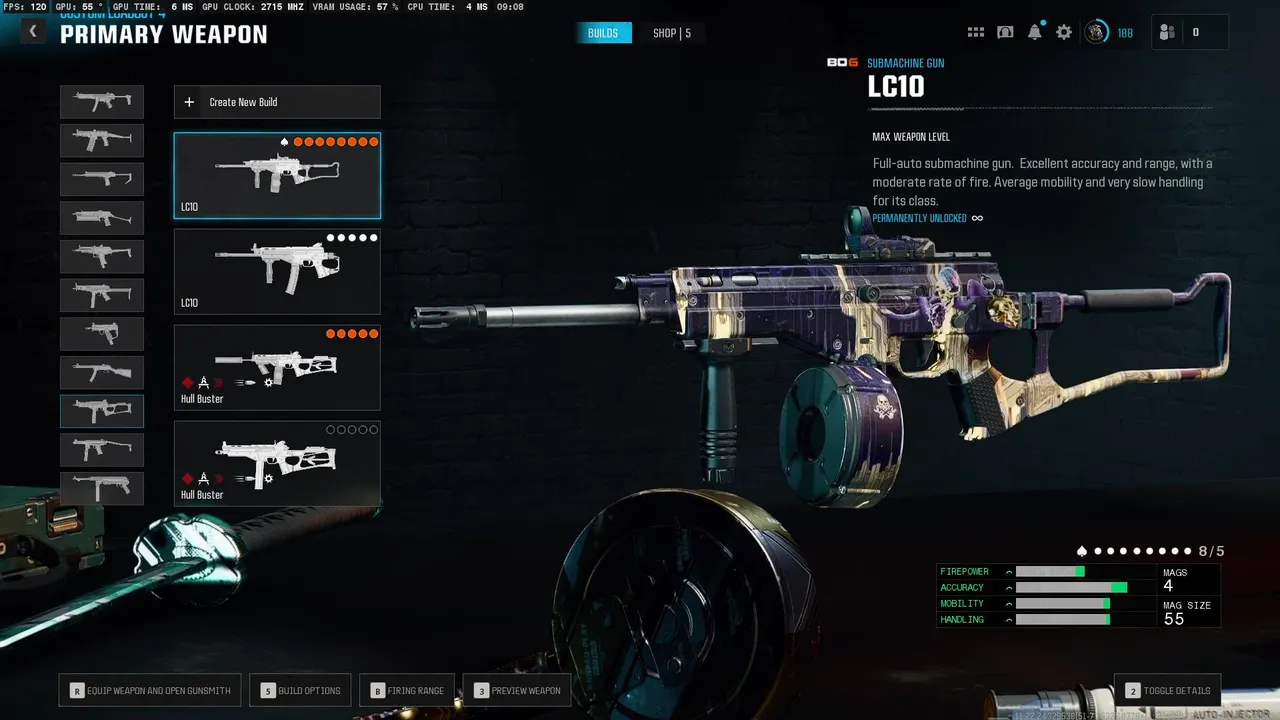
Task: Expand the Accuracy stat row
Action: [x=1009, y=588]
